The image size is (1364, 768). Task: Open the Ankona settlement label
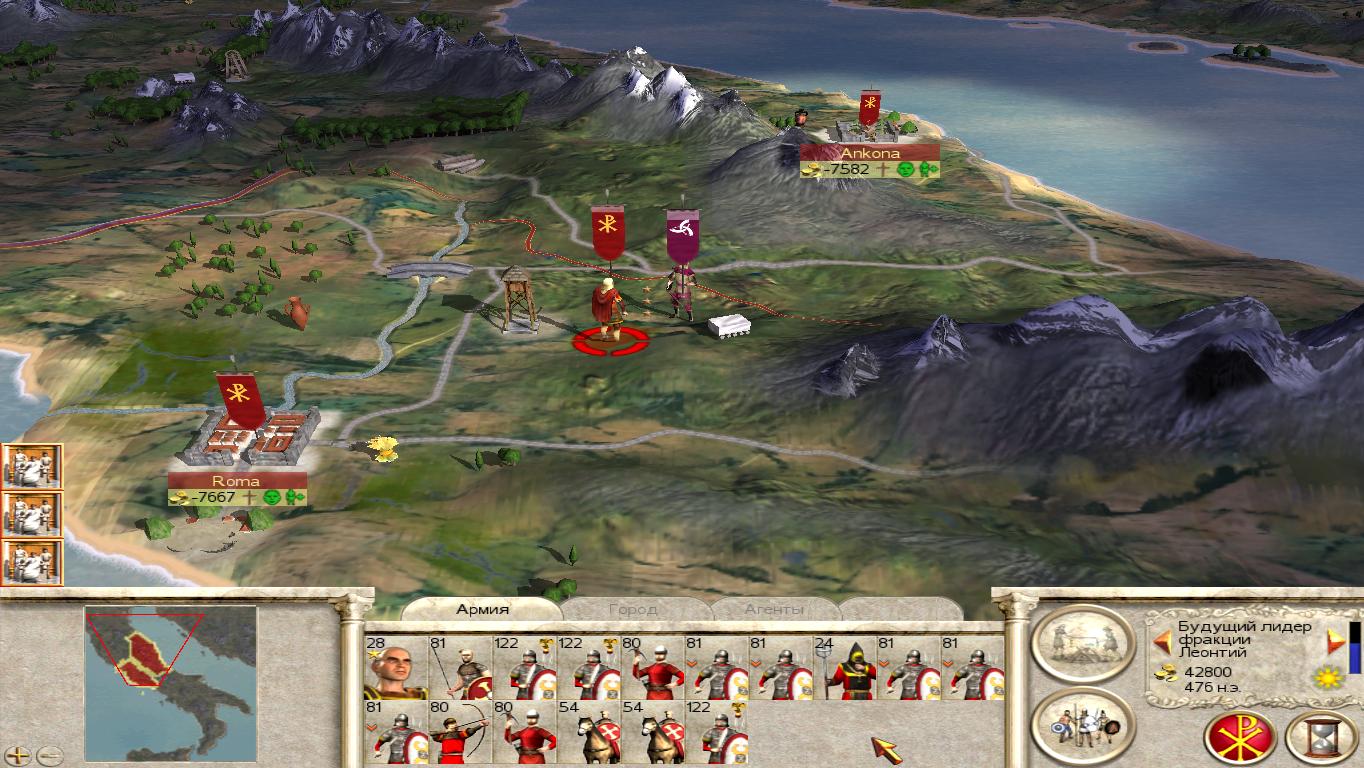click(869, 153)
